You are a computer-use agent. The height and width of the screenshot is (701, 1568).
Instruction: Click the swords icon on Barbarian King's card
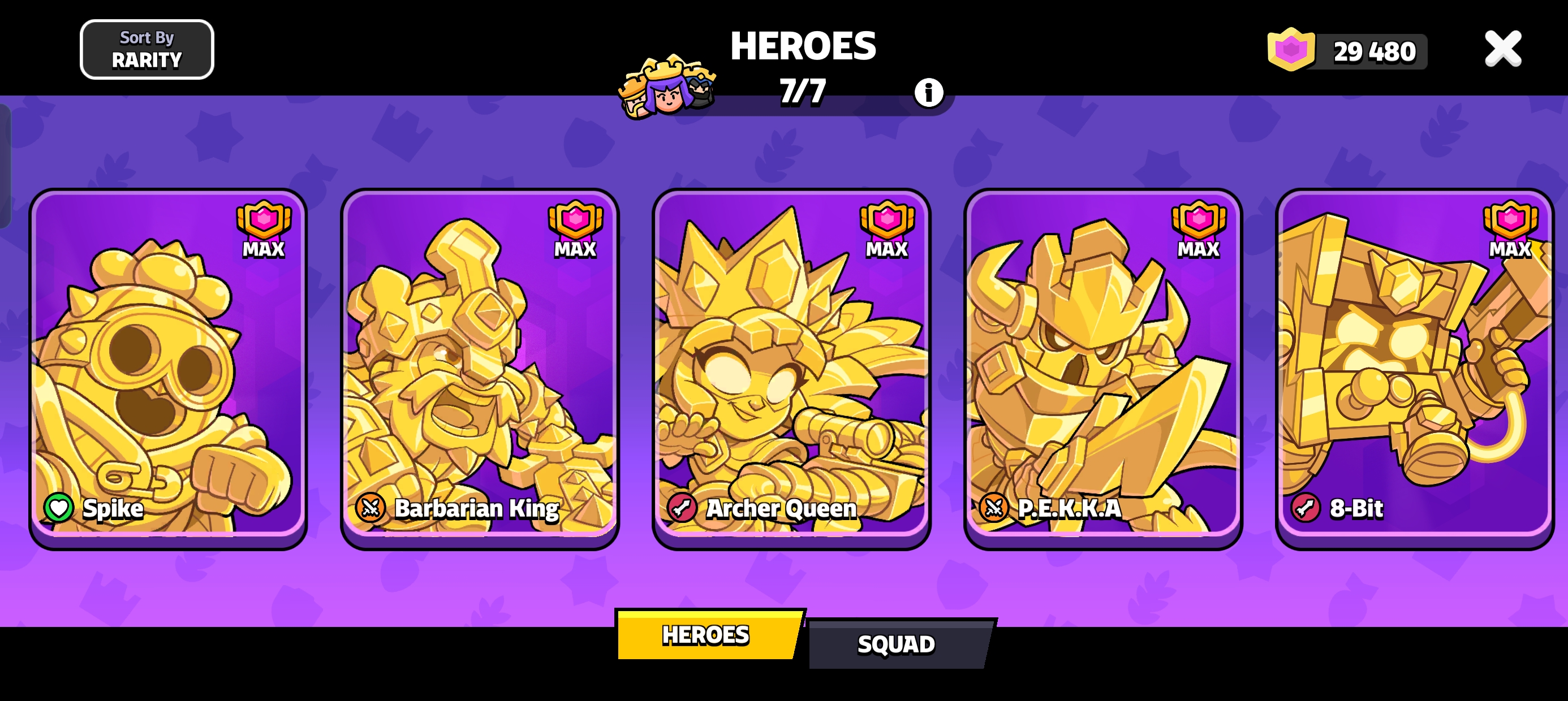(x=371, y=509)
